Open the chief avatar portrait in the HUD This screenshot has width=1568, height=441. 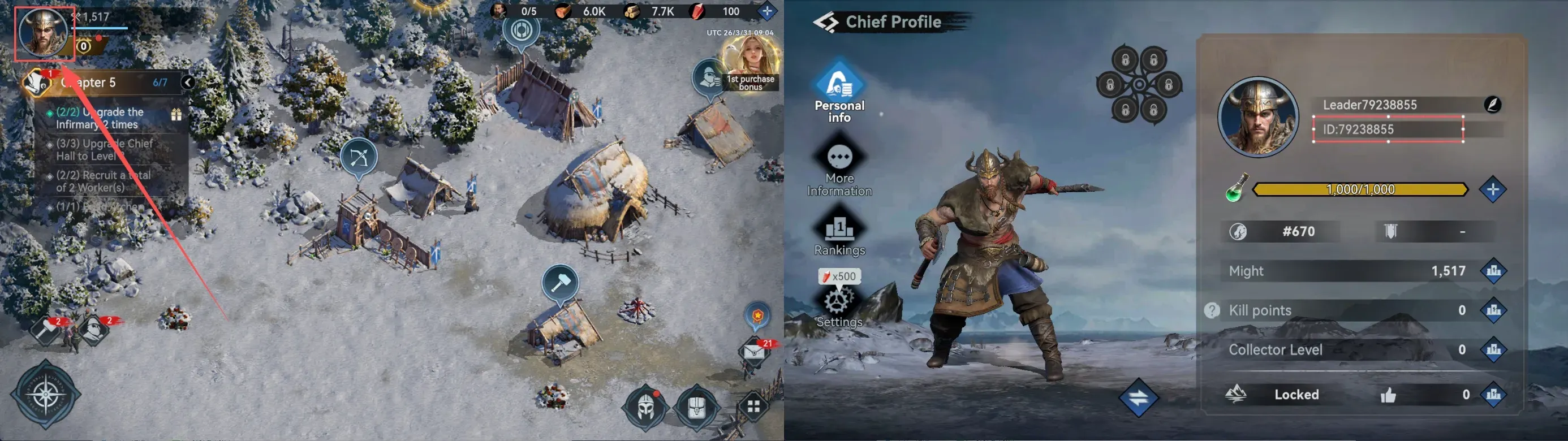coord(43,33)
